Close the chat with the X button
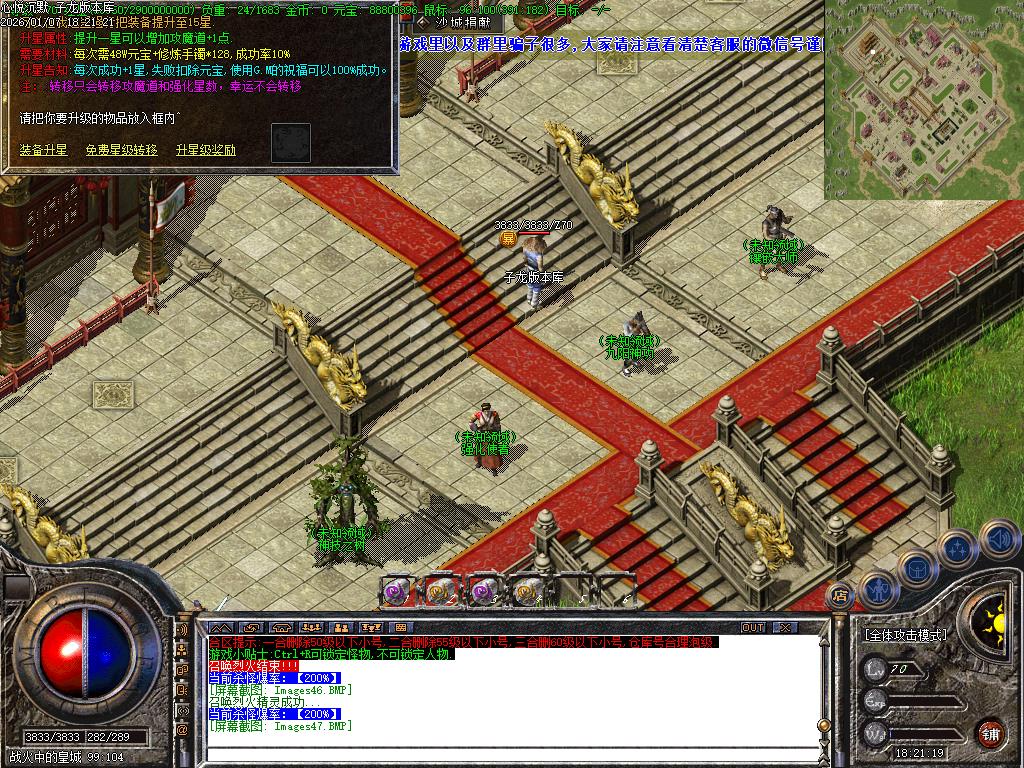The height and width of the screenshot is (768, 1024). pos(785,627)
